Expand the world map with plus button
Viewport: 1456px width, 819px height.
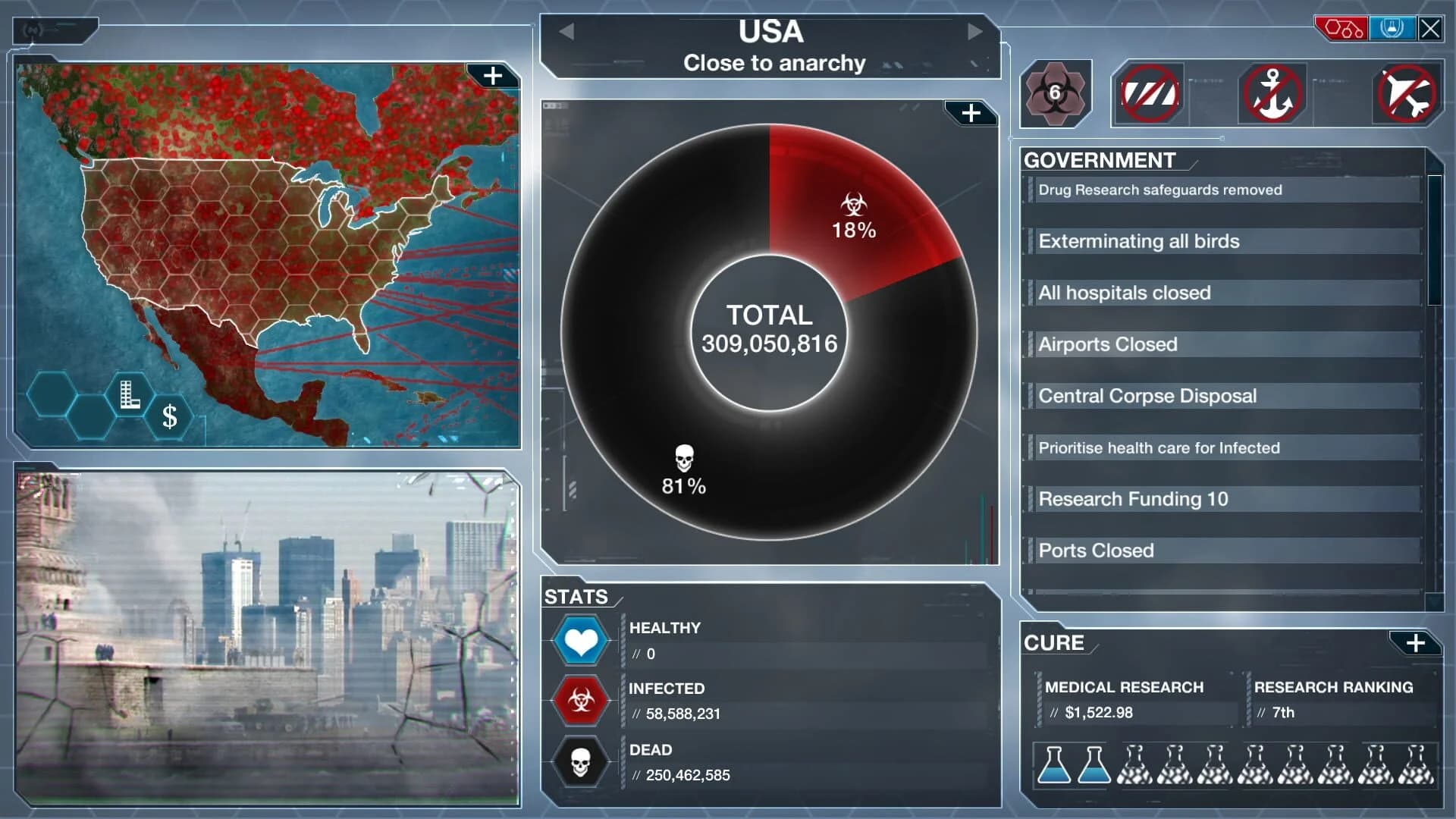pos(494,74)
